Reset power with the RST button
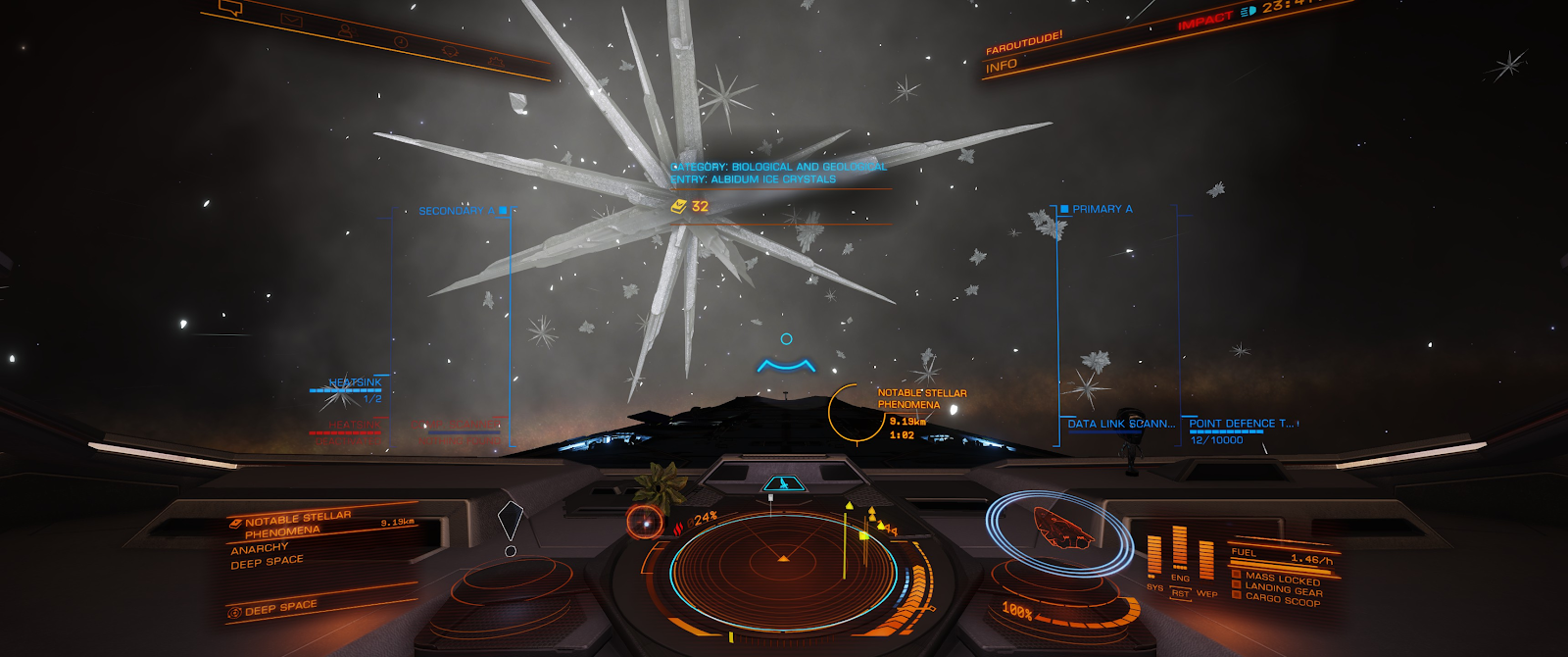The width and height of the screenshot is (1568, 657). click(1180, 593)
